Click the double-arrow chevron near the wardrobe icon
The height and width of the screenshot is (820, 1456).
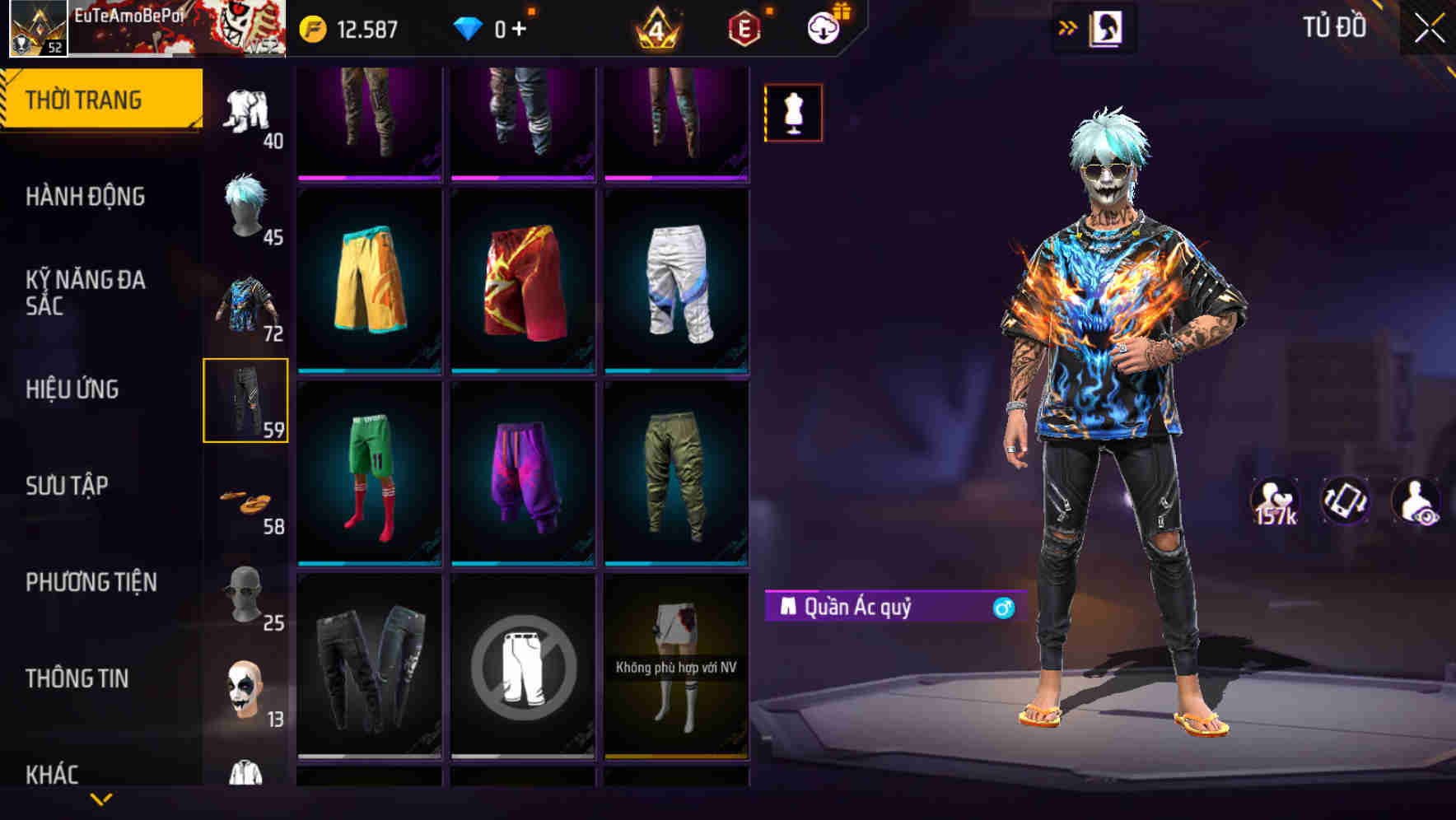(x=1068, y=26)
